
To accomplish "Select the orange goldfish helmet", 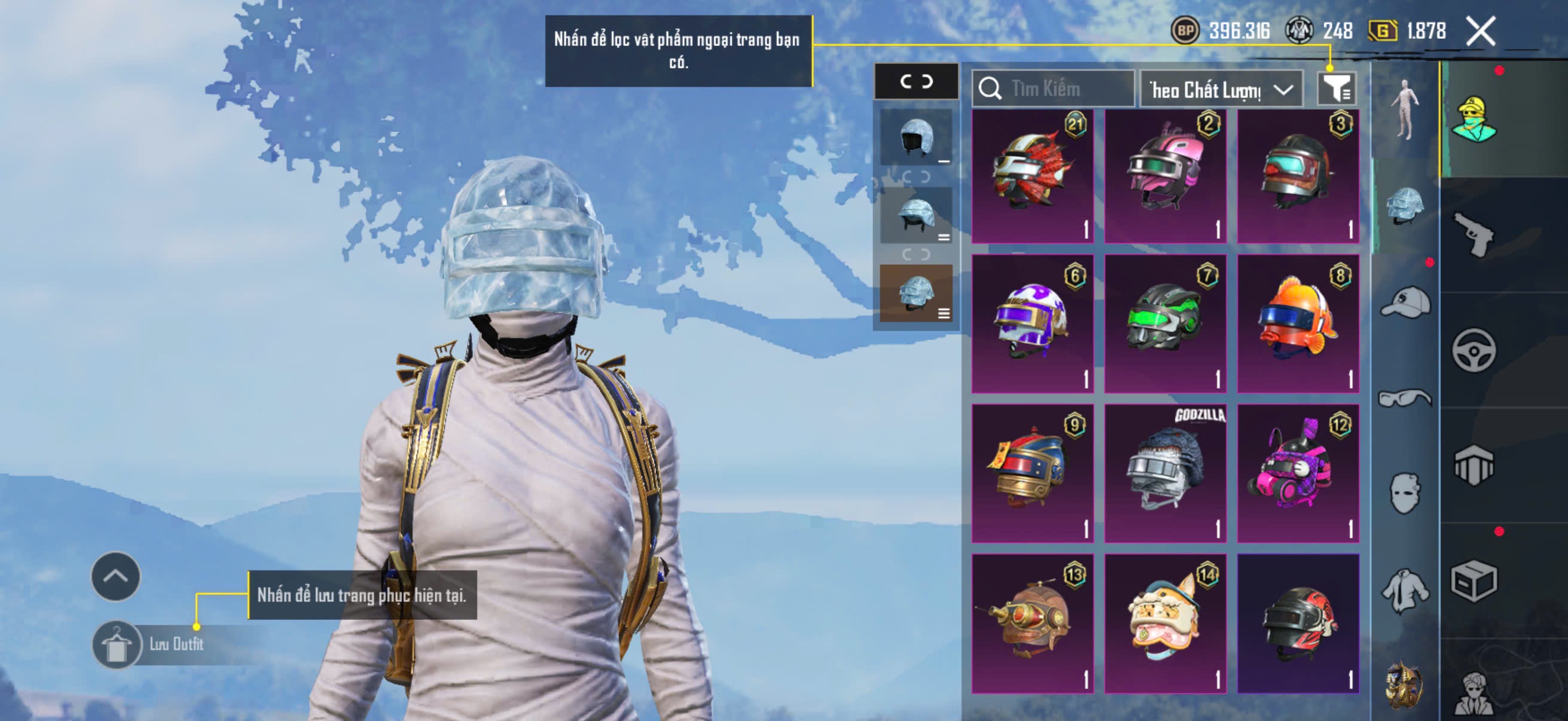I will (x=1298, y=323).
